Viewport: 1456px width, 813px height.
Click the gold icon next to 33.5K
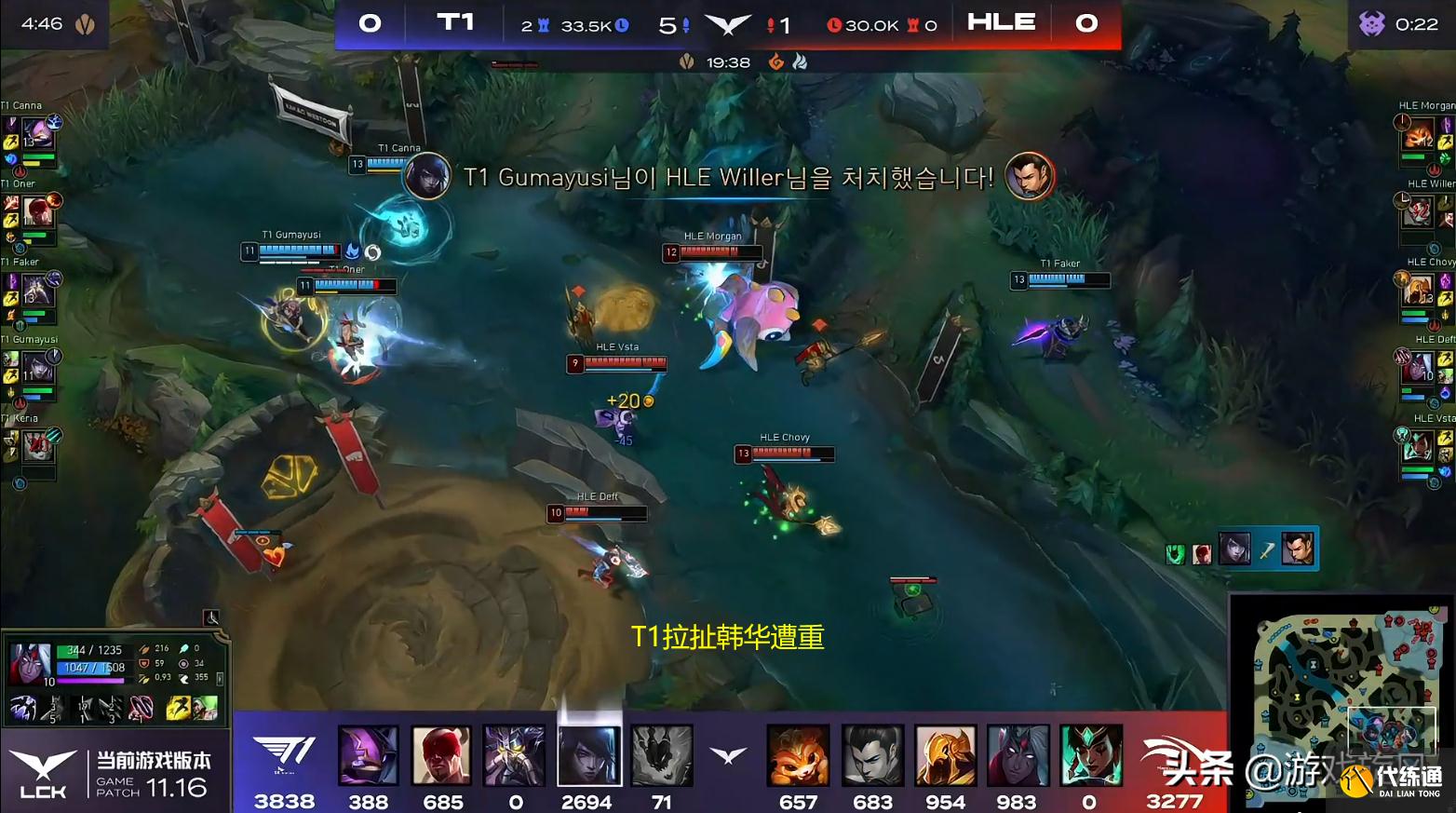click(x=620, y=23)
